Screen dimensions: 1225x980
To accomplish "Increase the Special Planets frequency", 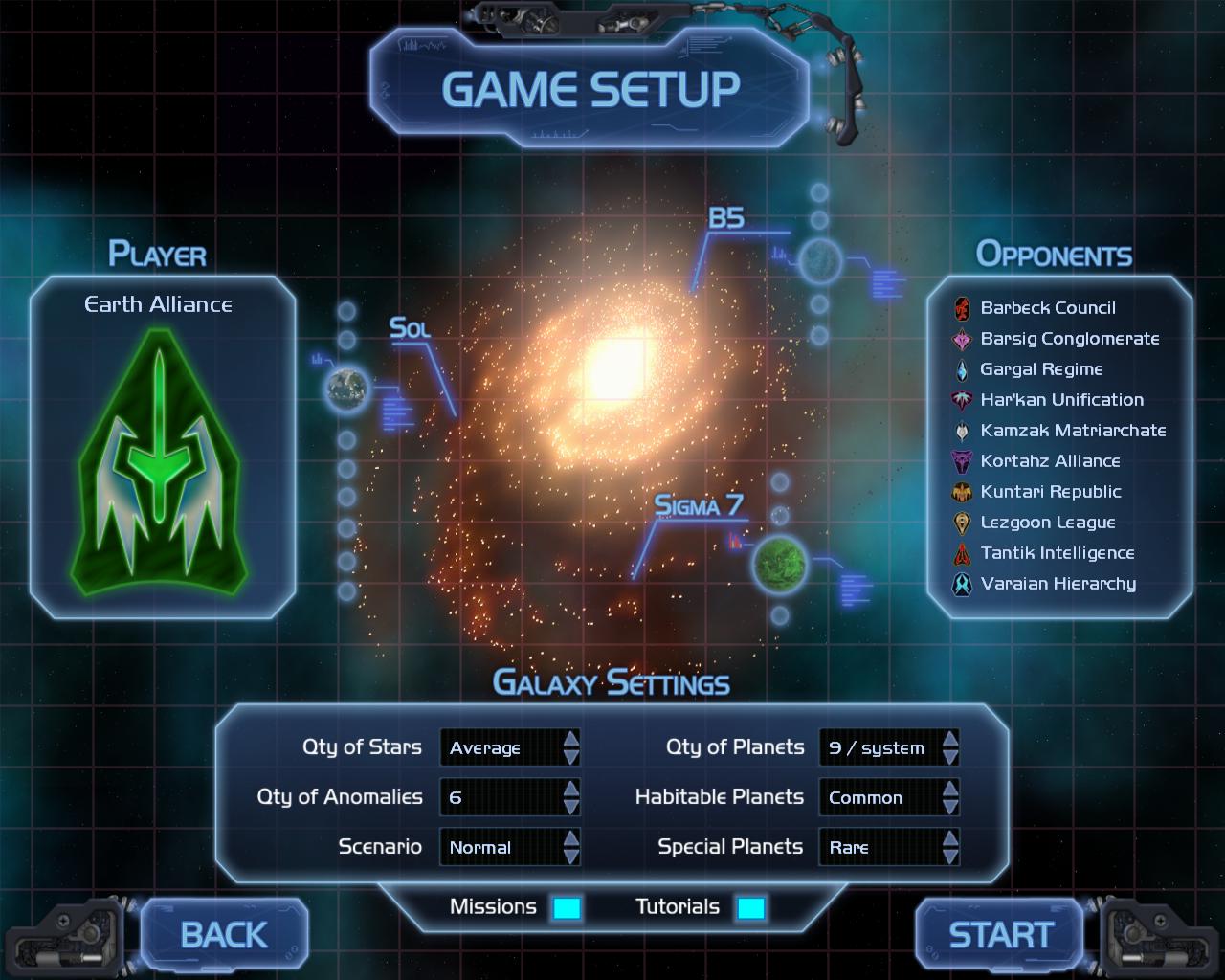I will [x=949, y=837].
